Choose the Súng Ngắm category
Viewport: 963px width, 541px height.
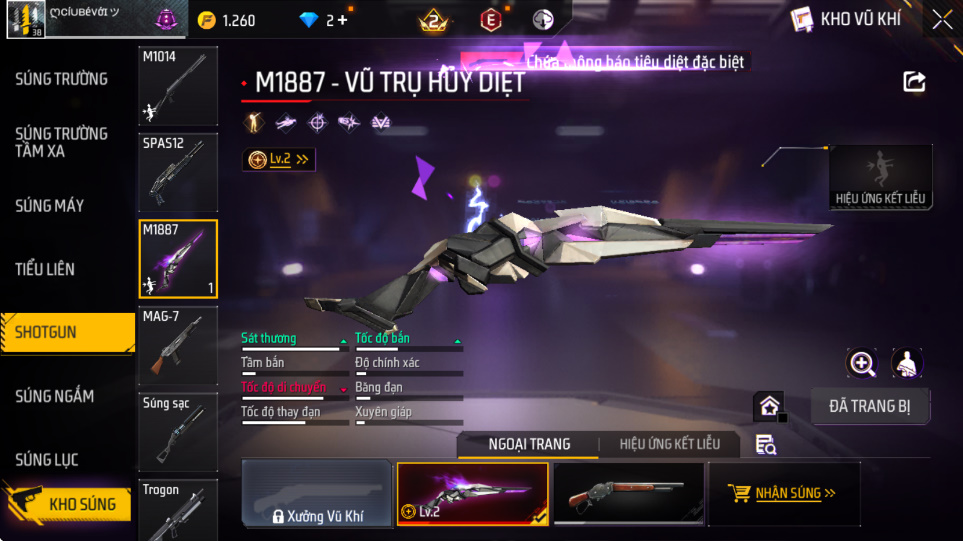(x=55, y=396)
